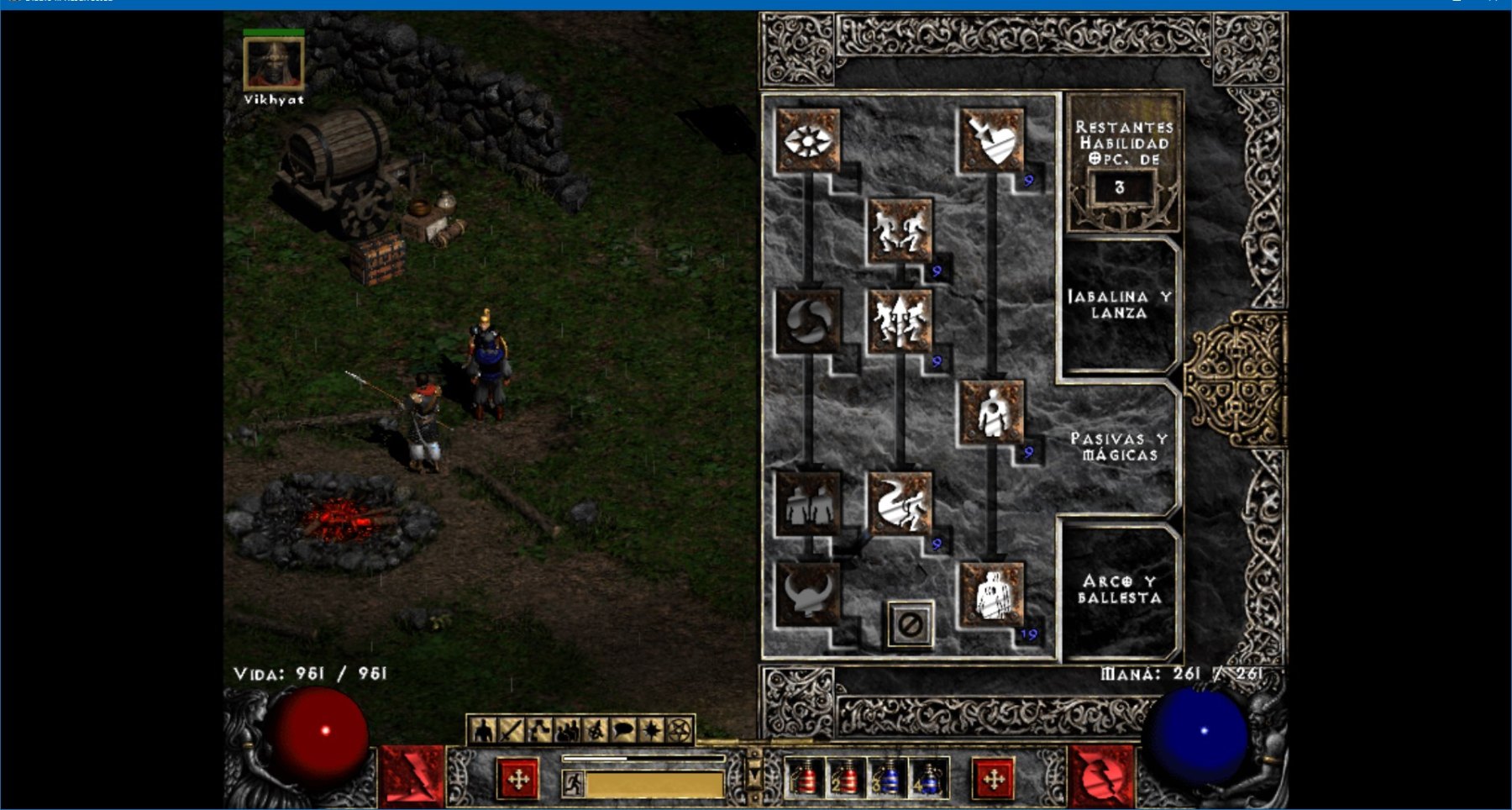Click the Vikhyat mercenary portrait
The image size is (1512, 810).
coord(274,64)
